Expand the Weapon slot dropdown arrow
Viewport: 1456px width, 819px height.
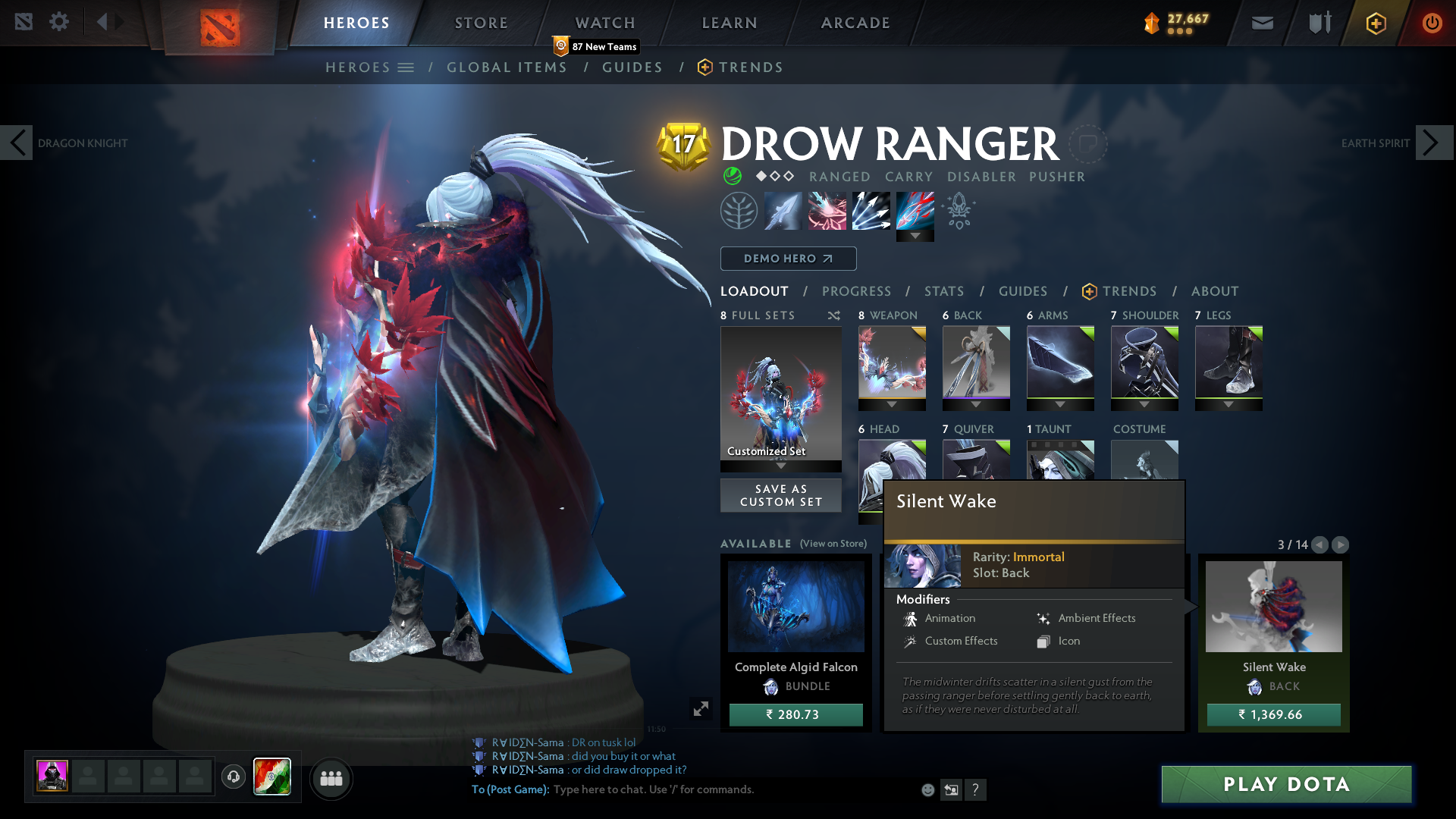pos(892,404)
